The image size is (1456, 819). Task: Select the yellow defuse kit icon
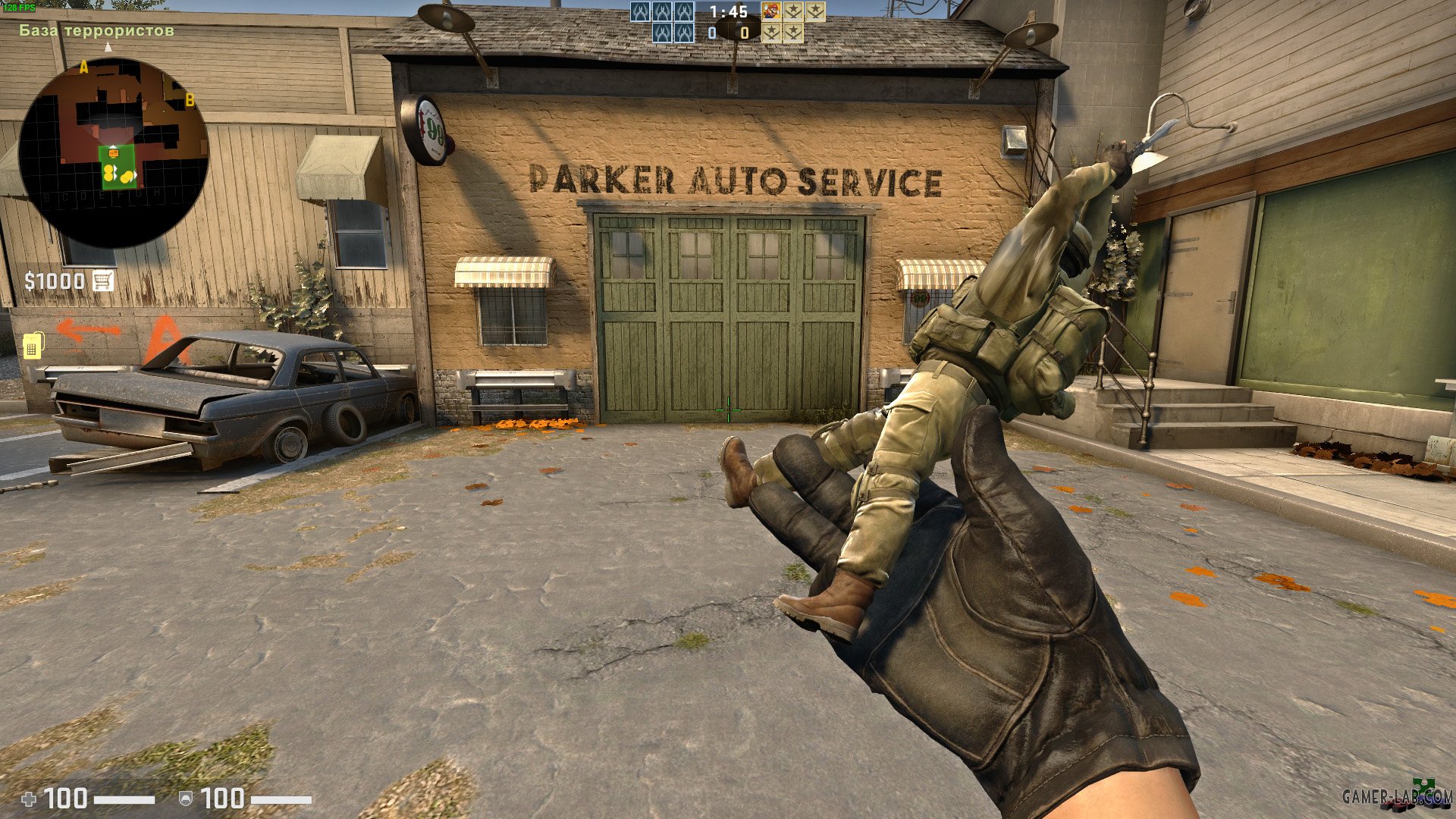pyautogui.click(x=33, y=346)
